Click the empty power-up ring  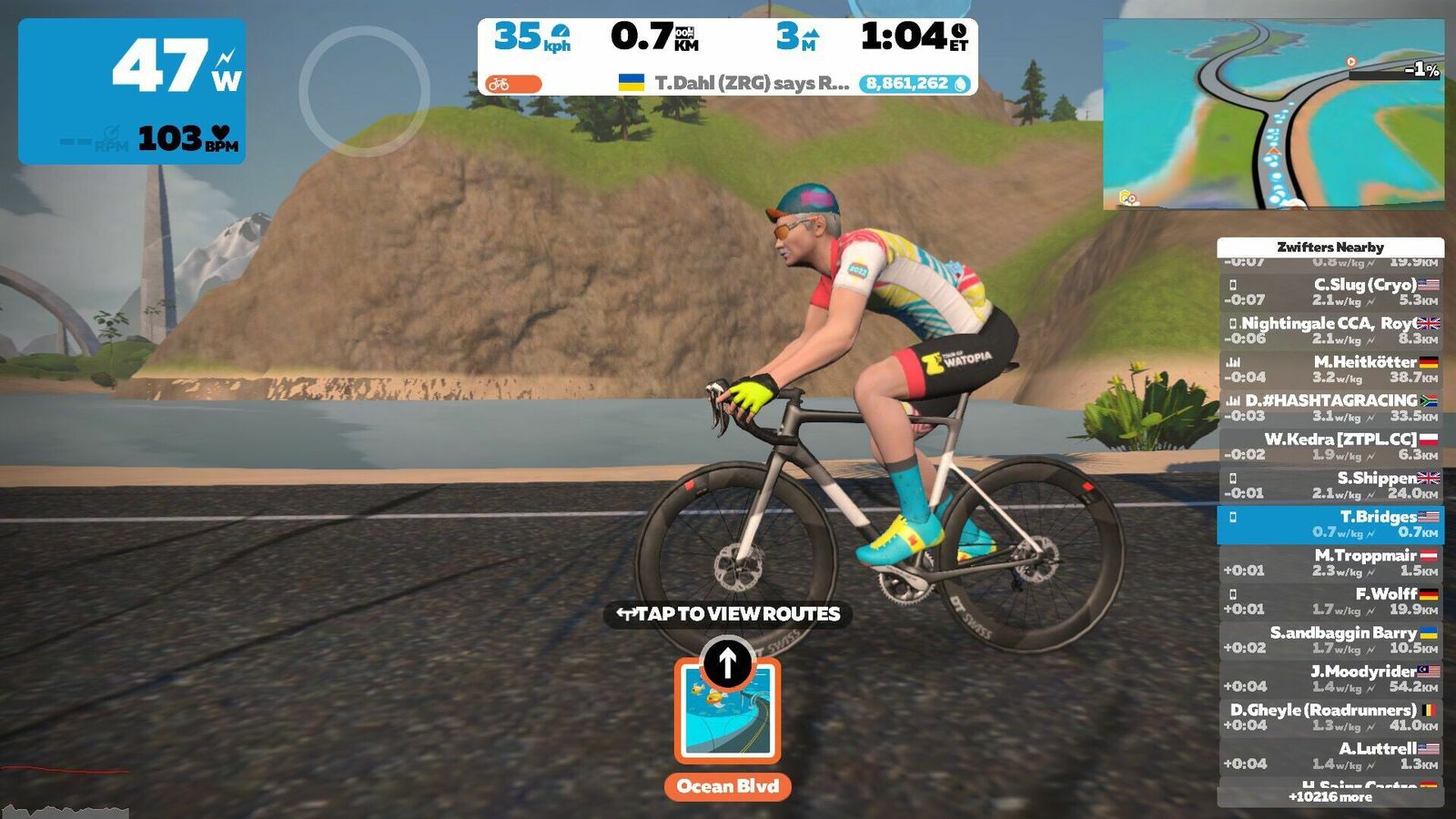[364, 91]
